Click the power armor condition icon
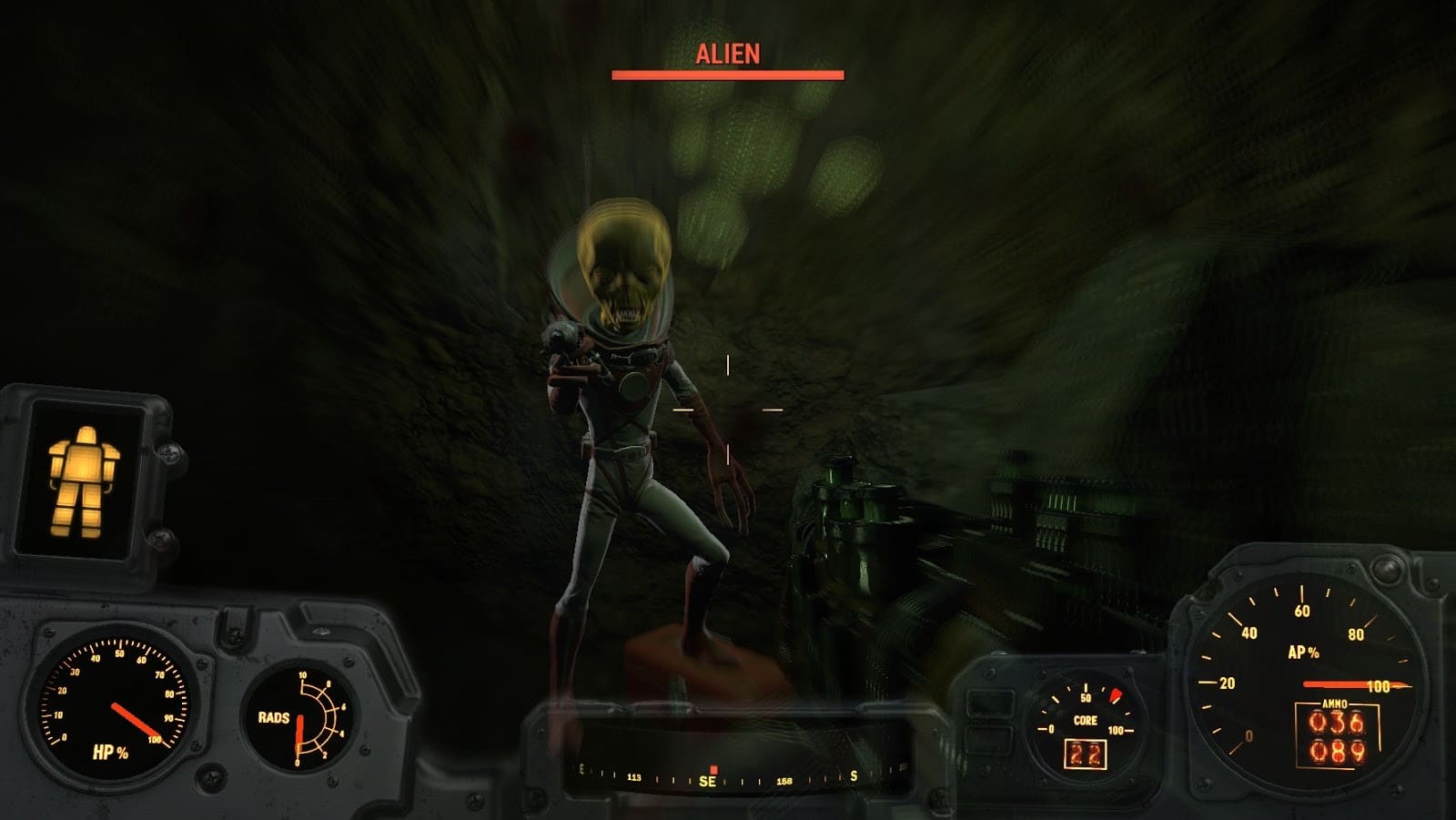Viewport: 1456px width, 820px height. tap(86, 481)
